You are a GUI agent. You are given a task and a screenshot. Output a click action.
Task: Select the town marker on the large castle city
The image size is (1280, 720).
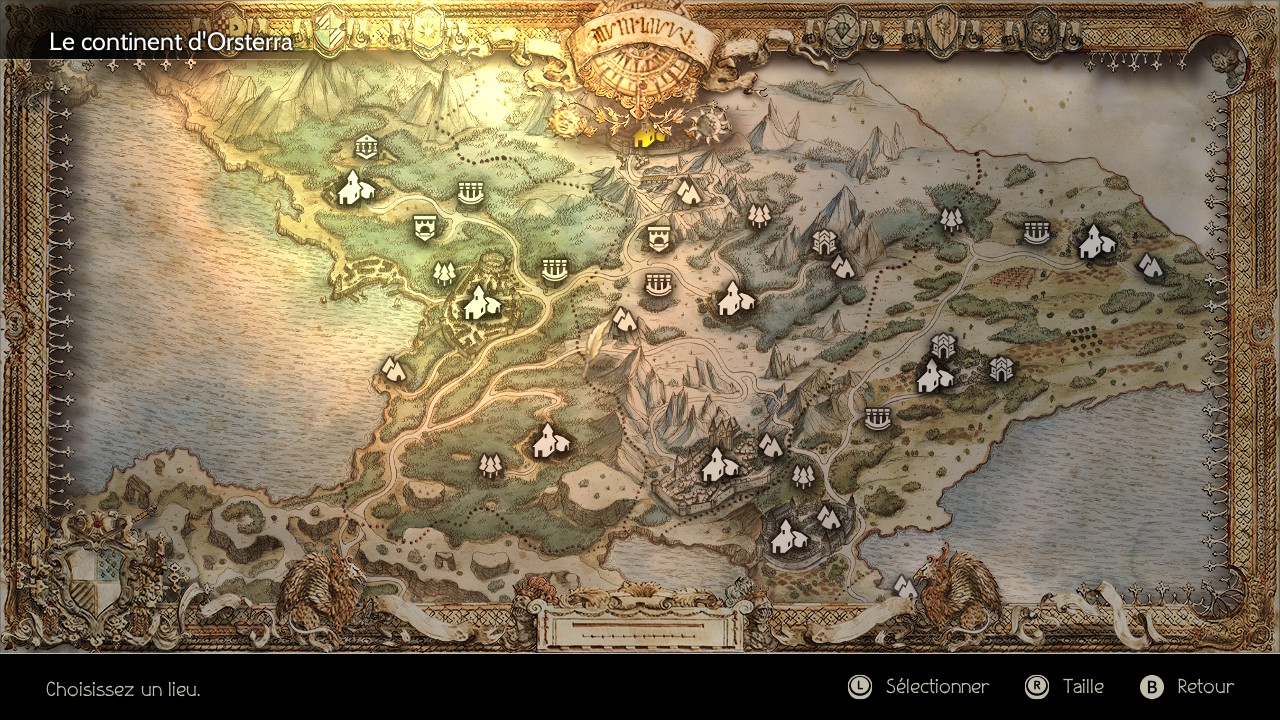click(x=718, y=465)
